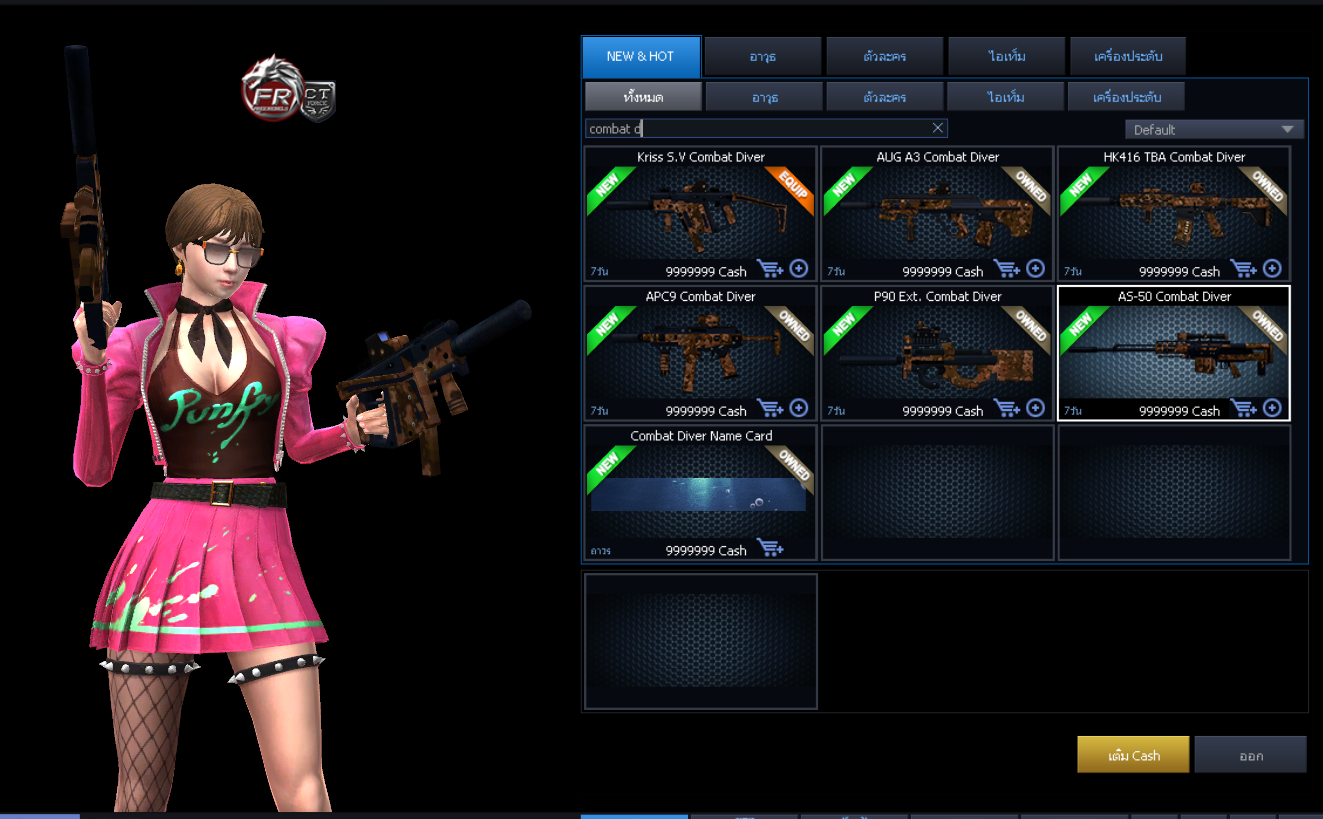The image size is (1323, 819).
Task: Click the cart icon on AUG A3 Combat Diver
Action: pyautogui.click(x=1005, y=268)
